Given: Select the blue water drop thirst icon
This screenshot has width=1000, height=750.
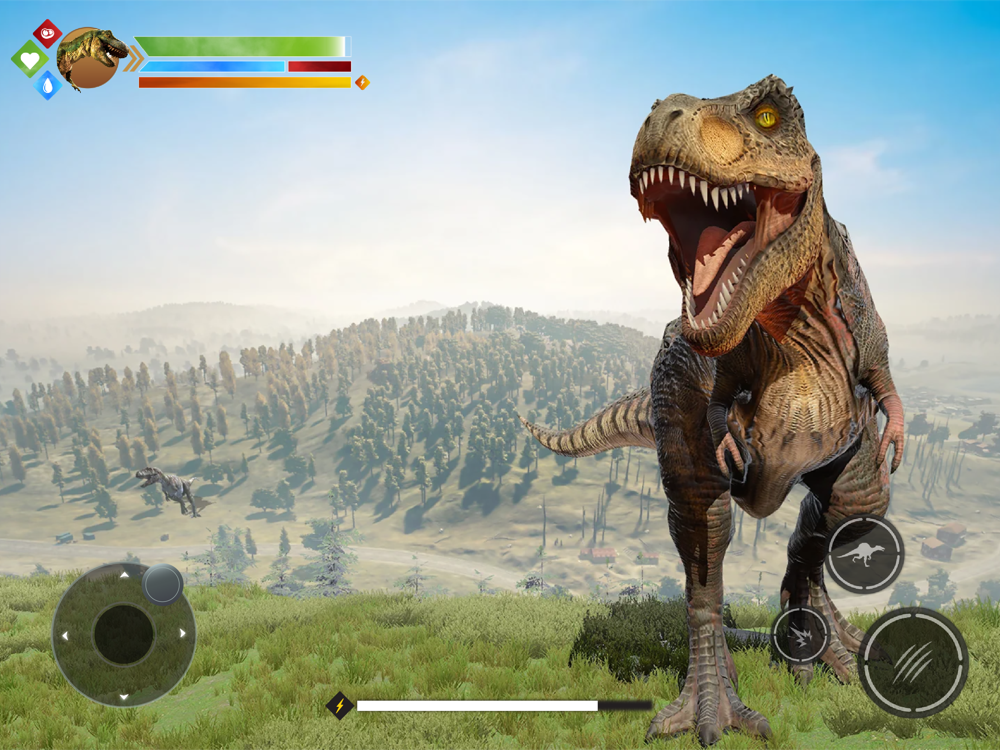Looking at the screenshot, I should (x=47, y=85).
